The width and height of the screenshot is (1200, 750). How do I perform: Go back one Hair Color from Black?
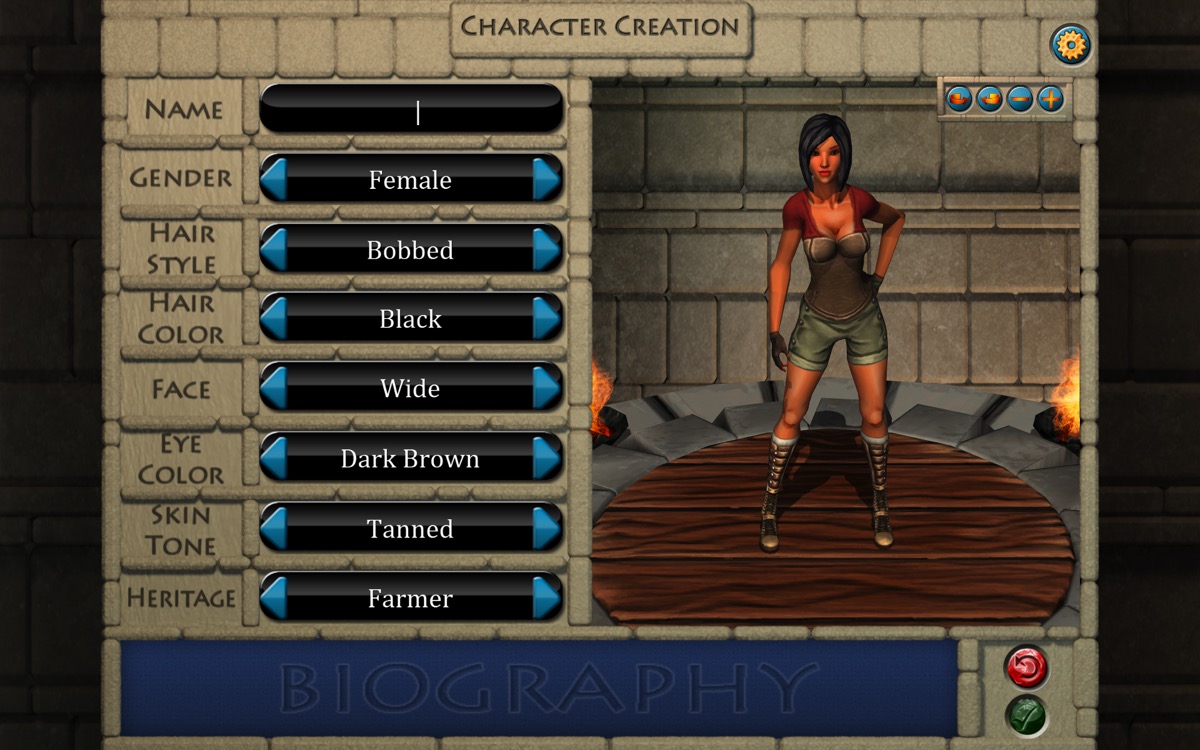[275, 318]
